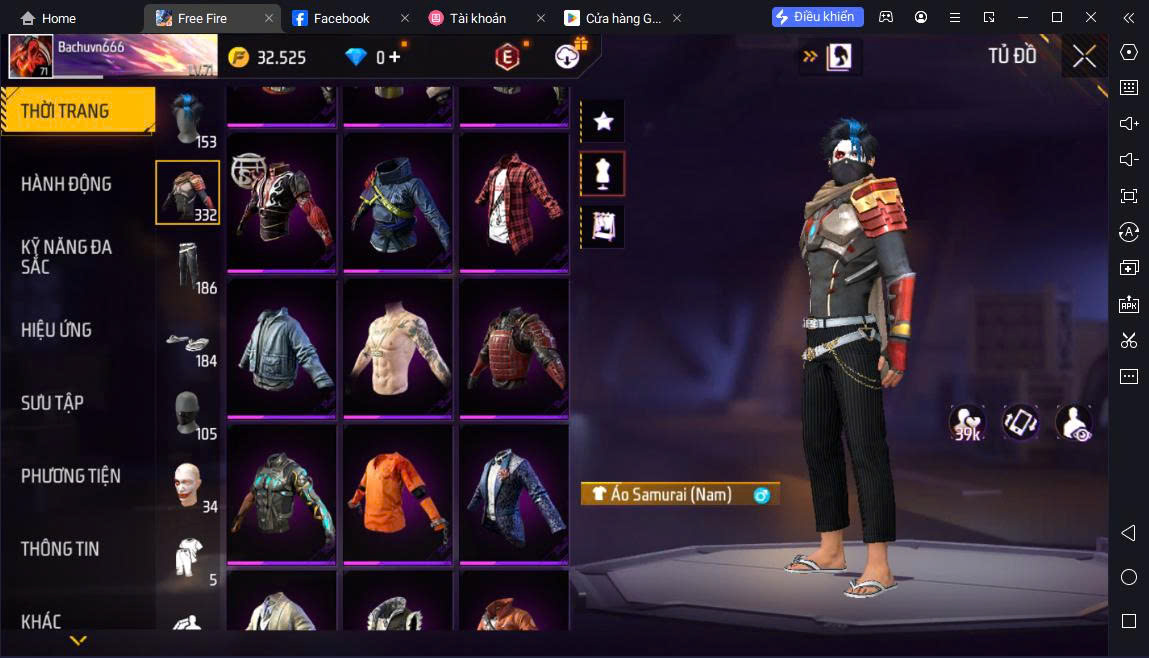Choose the pants subcategory showing 186
The image size is (1149, 658).
pos(187,266)
